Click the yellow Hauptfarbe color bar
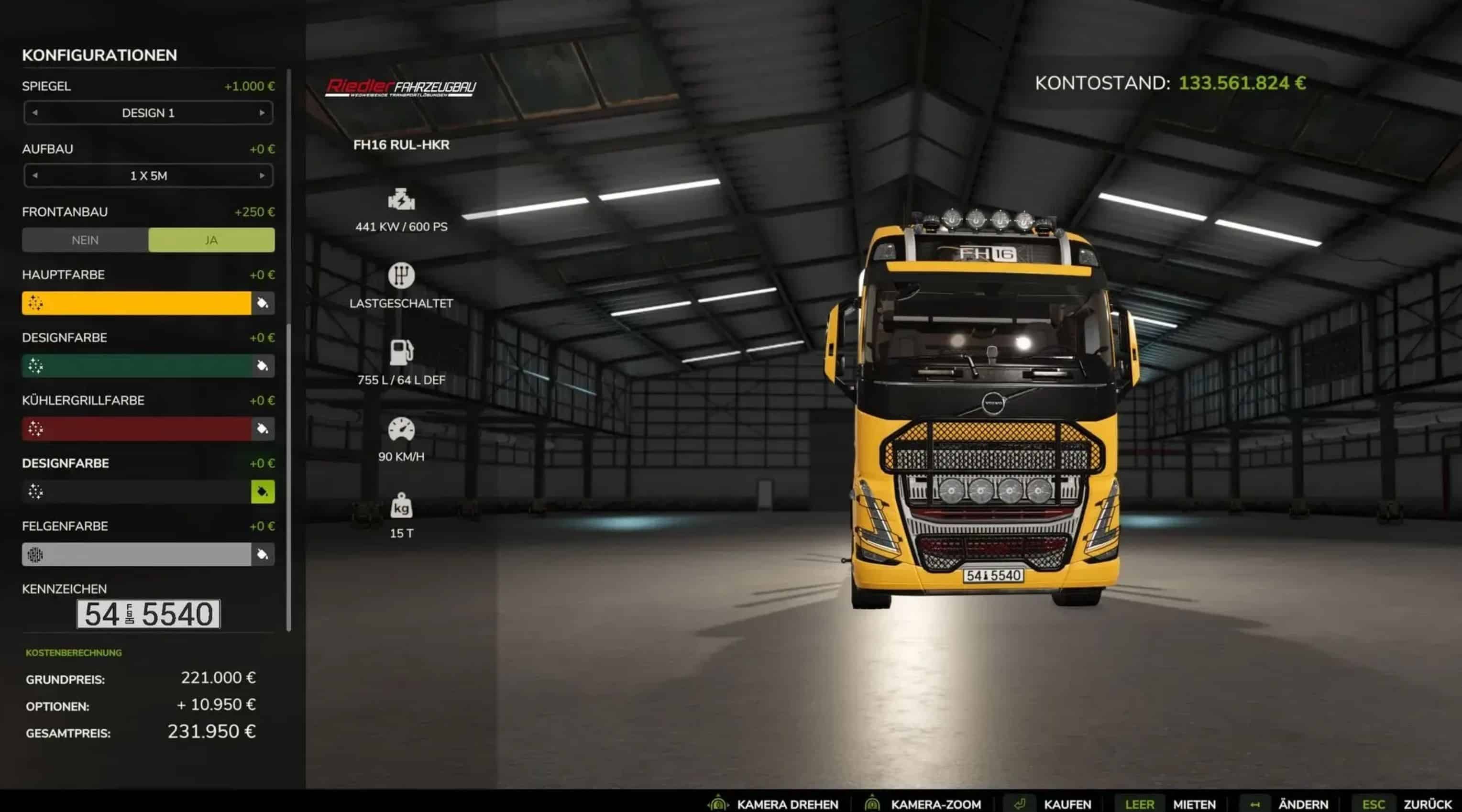This screenshot has width=1462, height=812. [x=136, y=303]
